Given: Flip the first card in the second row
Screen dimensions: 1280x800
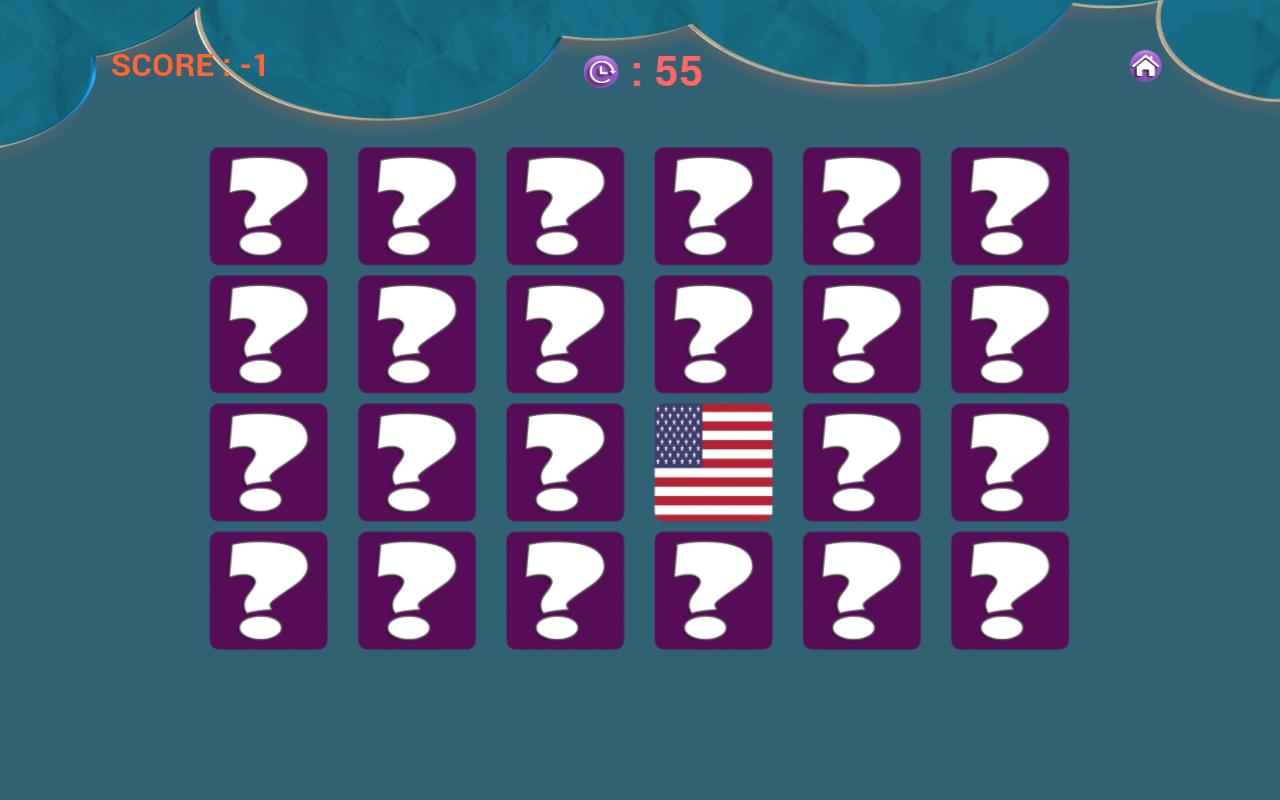Looking at the screenshot, I should point(268,334).
